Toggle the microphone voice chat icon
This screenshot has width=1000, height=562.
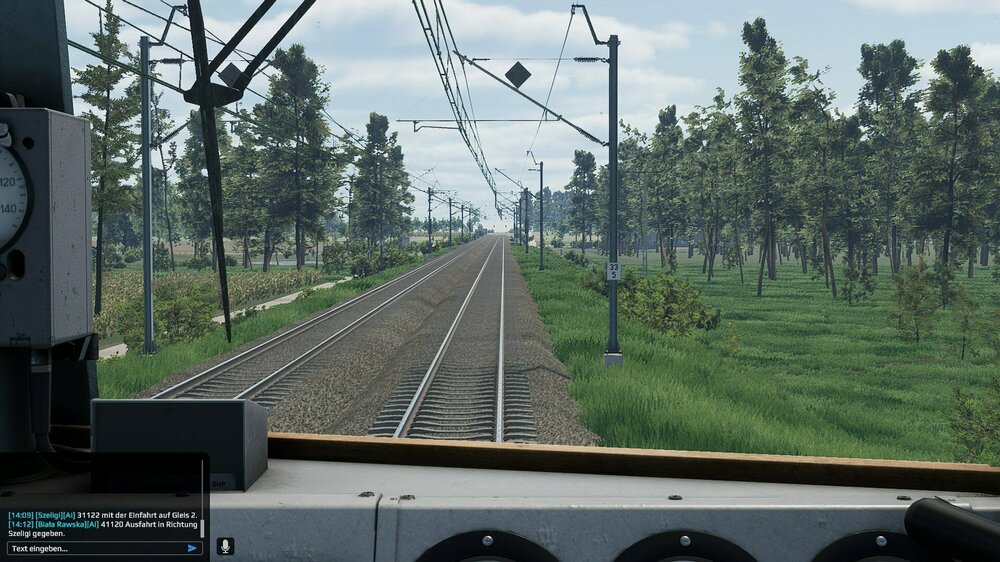point(225,546)
